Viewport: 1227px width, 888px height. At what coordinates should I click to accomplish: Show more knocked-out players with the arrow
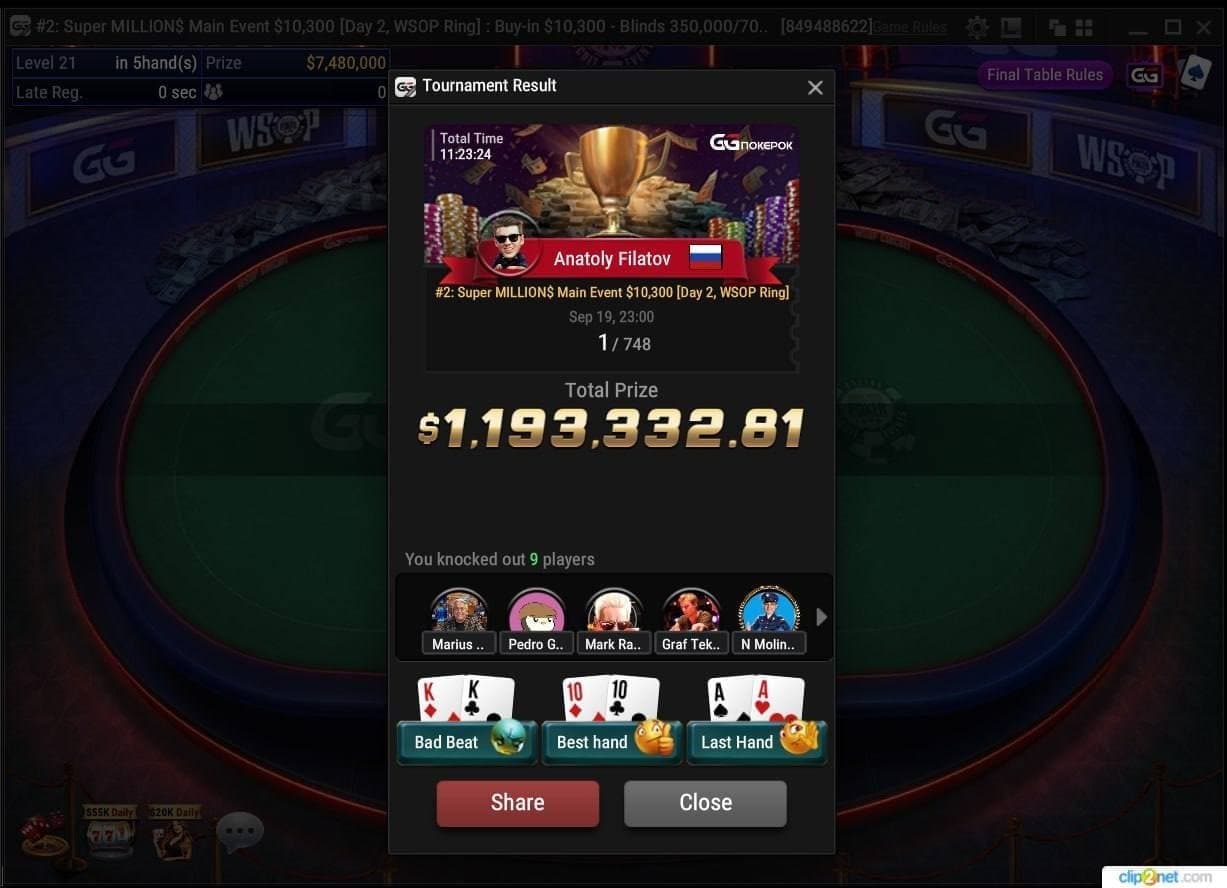[822, 617]
